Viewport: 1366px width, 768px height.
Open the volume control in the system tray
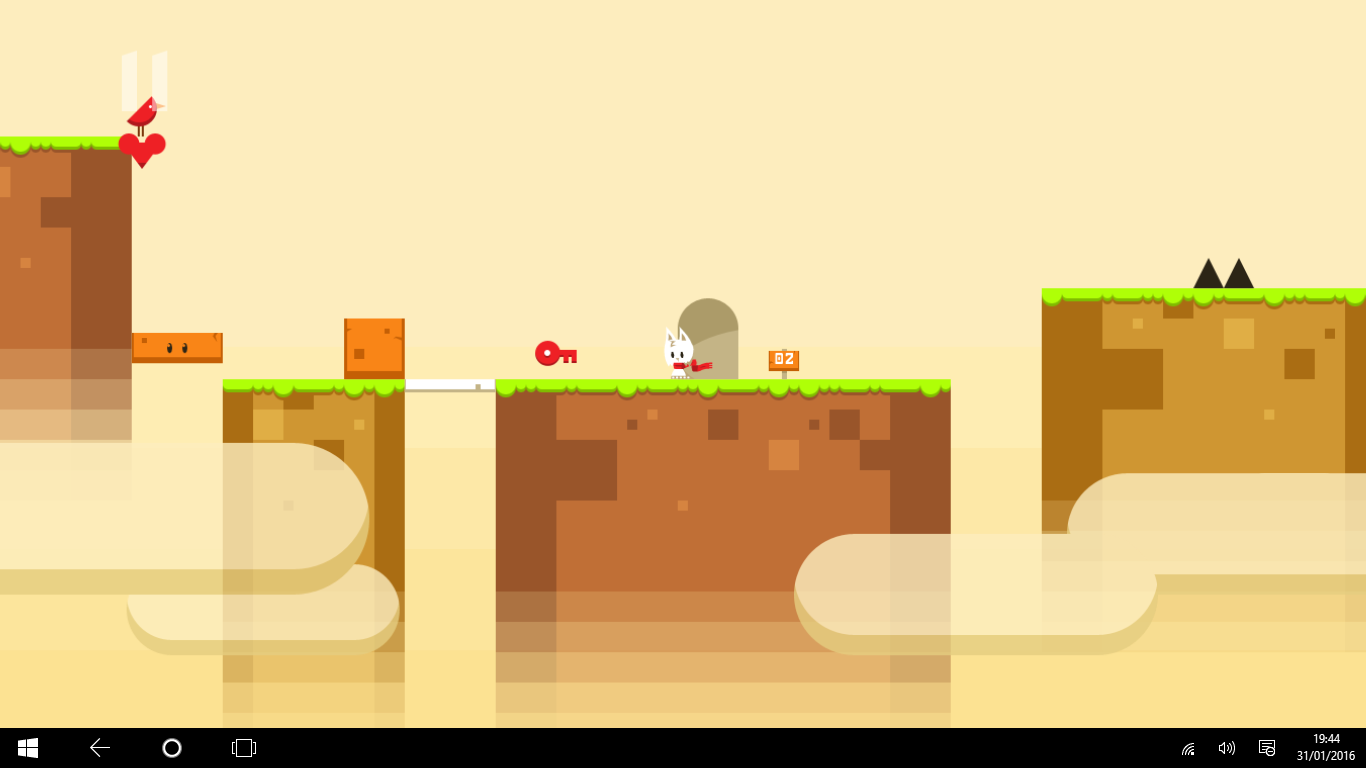coord(1227,747)
